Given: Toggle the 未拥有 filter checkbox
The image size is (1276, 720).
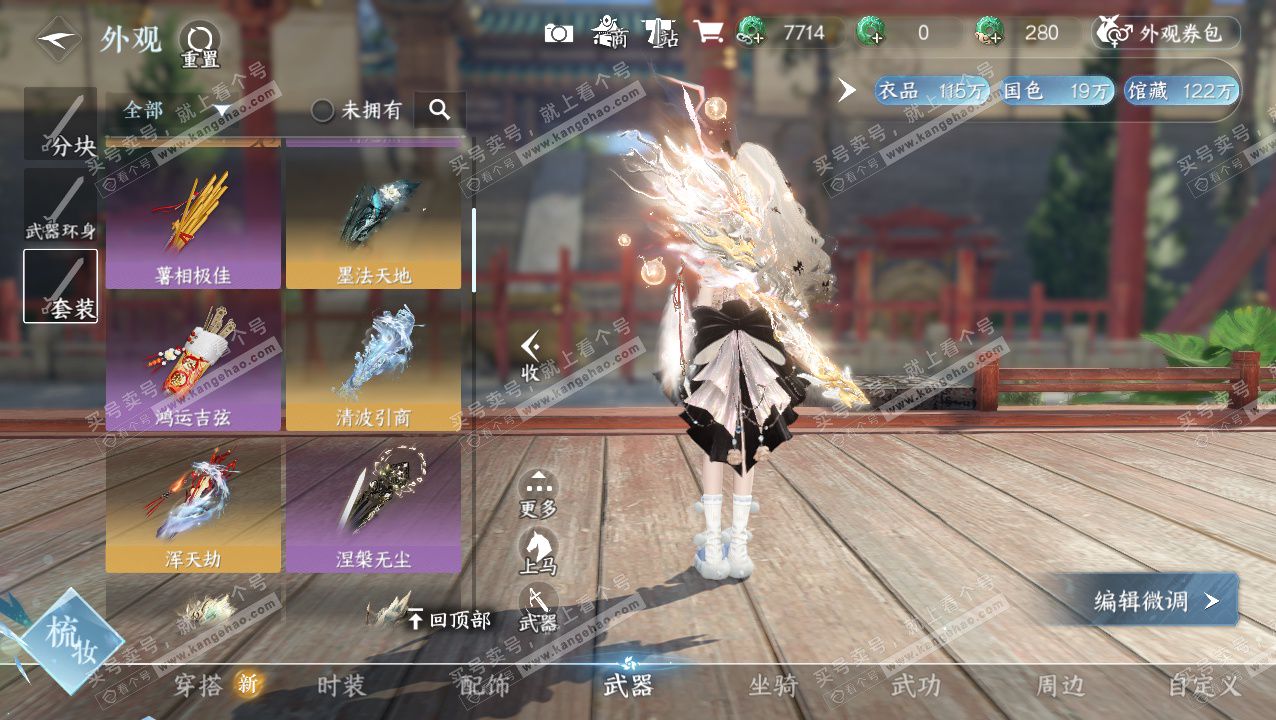Looking at the screenshot, I should pos(323,110).
